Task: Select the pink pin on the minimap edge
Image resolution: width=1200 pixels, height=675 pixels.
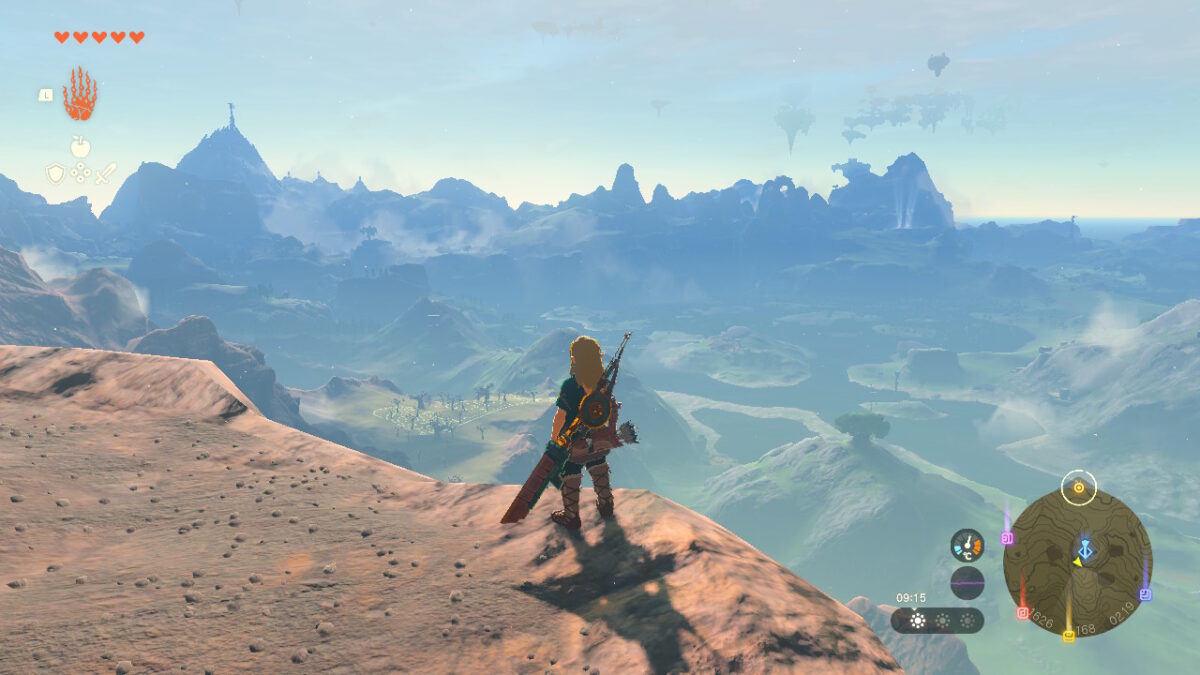Action: (x=1007, y=537)
